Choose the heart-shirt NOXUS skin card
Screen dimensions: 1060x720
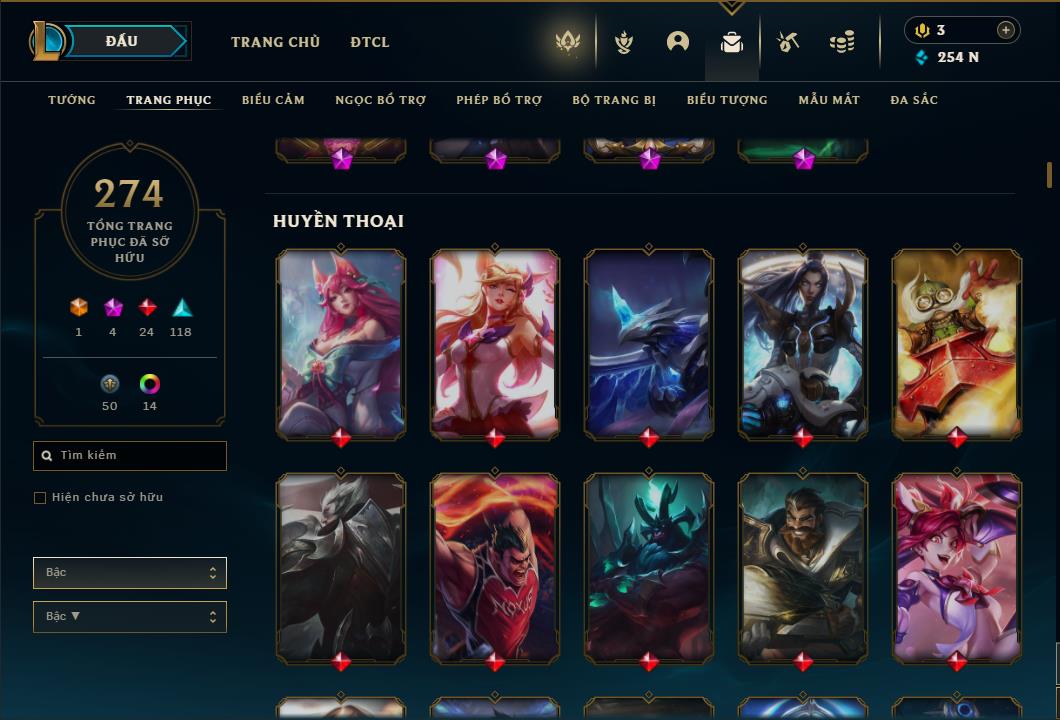[495, 567]
